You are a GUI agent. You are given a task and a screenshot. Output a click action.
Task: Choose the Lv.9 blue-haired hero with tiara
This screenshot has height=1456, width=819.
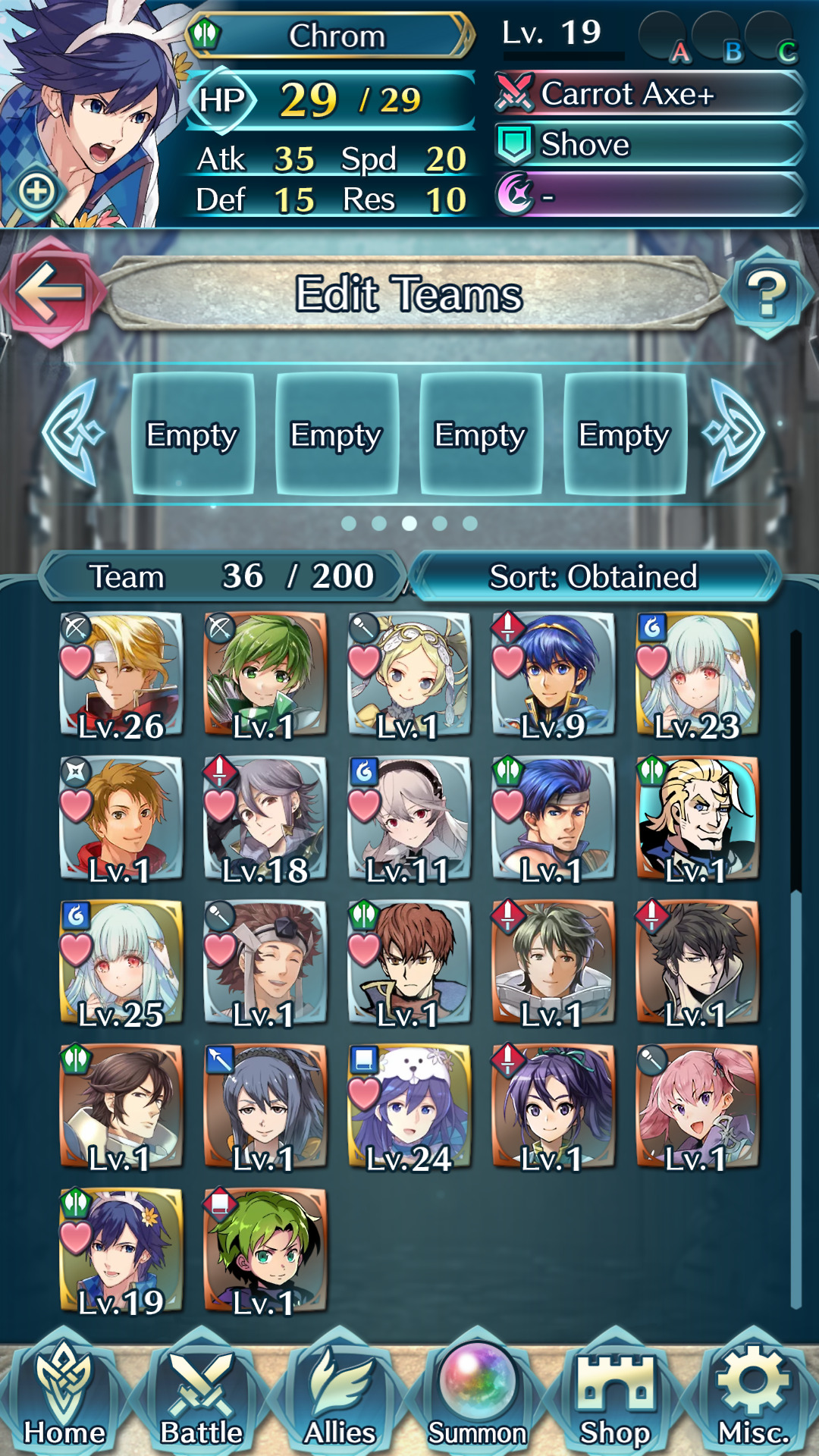[x=554, y=675]
